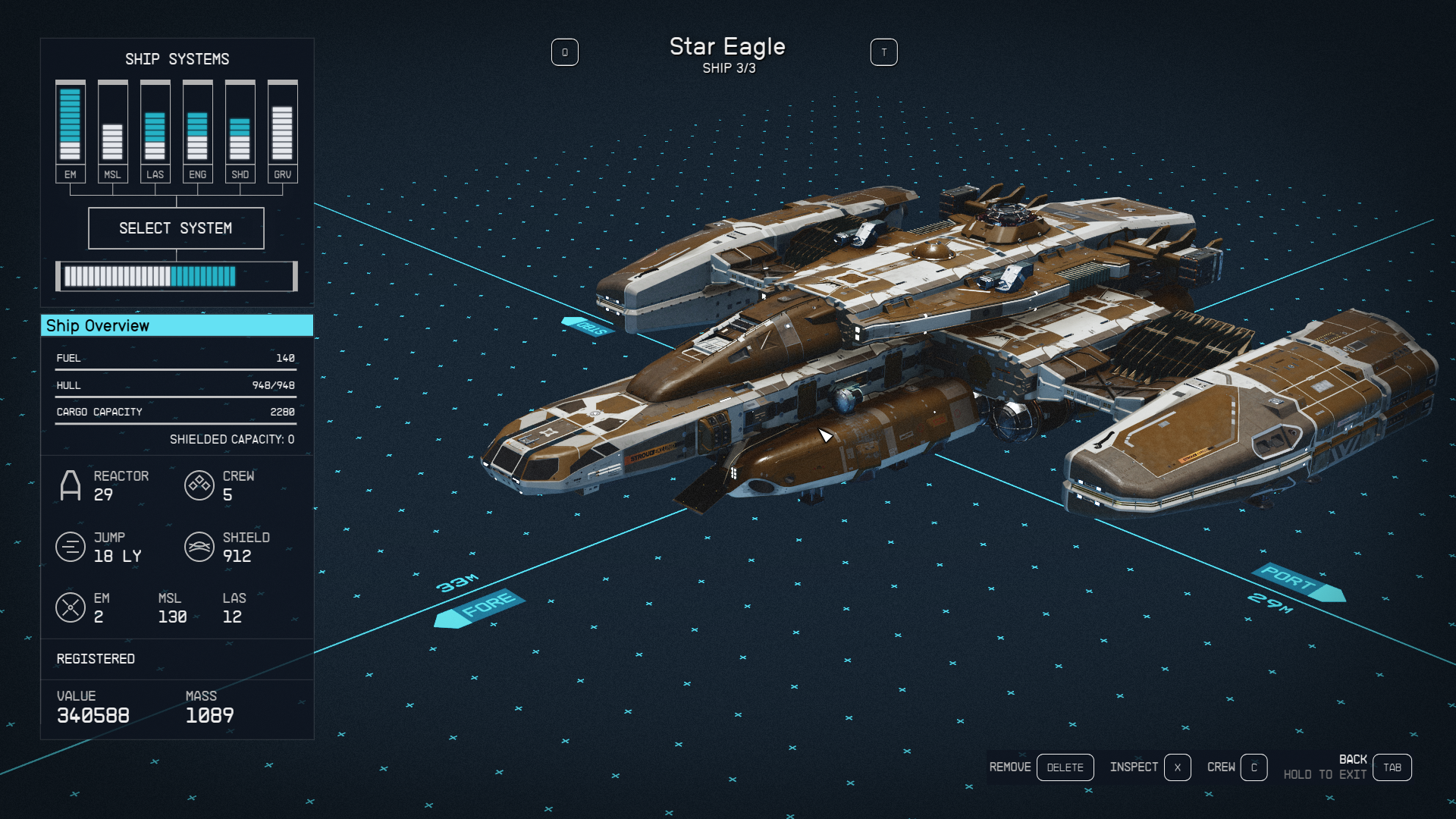Select the Reactor icon in Ship Overview
This screenshot has height=819, width=1456.
pos(72,485)
